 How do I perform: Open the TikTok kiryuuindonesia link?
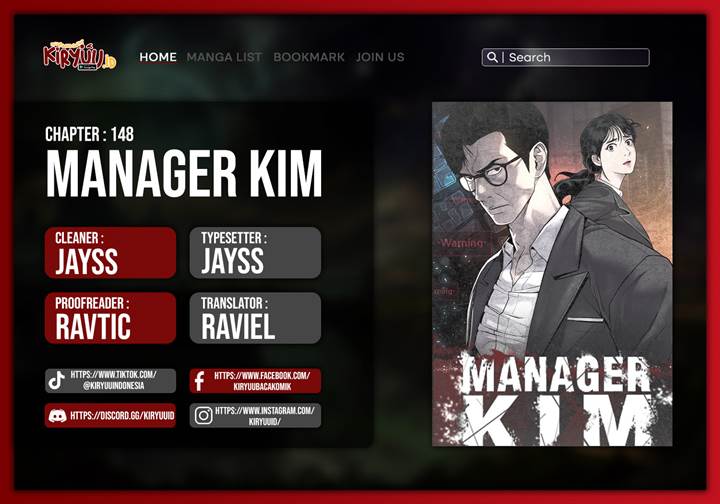(x=110, y=380)
